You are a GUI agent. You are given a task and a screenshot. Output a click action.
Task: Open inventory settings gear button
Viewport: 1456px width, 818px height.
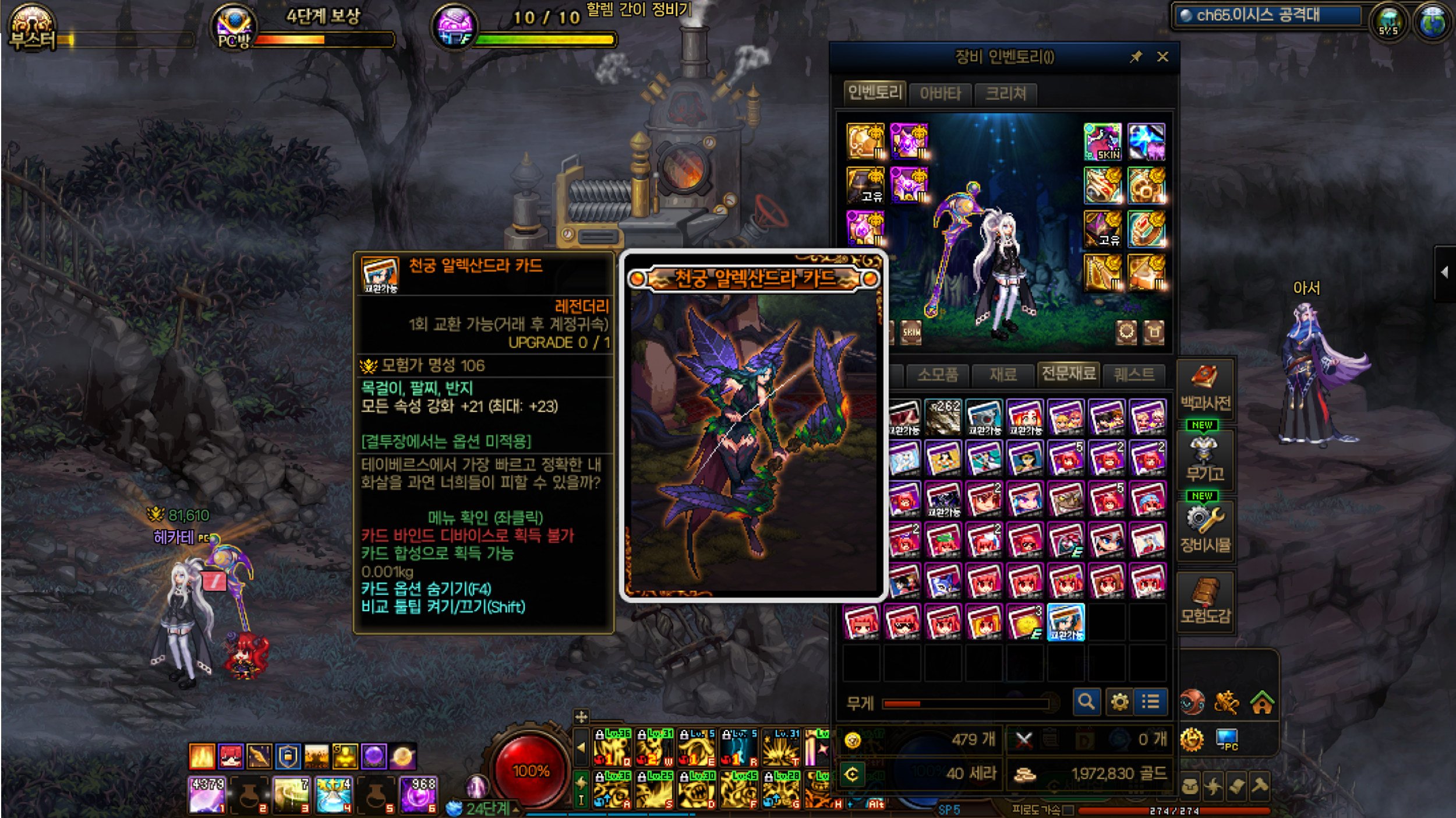pos(1119,701)
